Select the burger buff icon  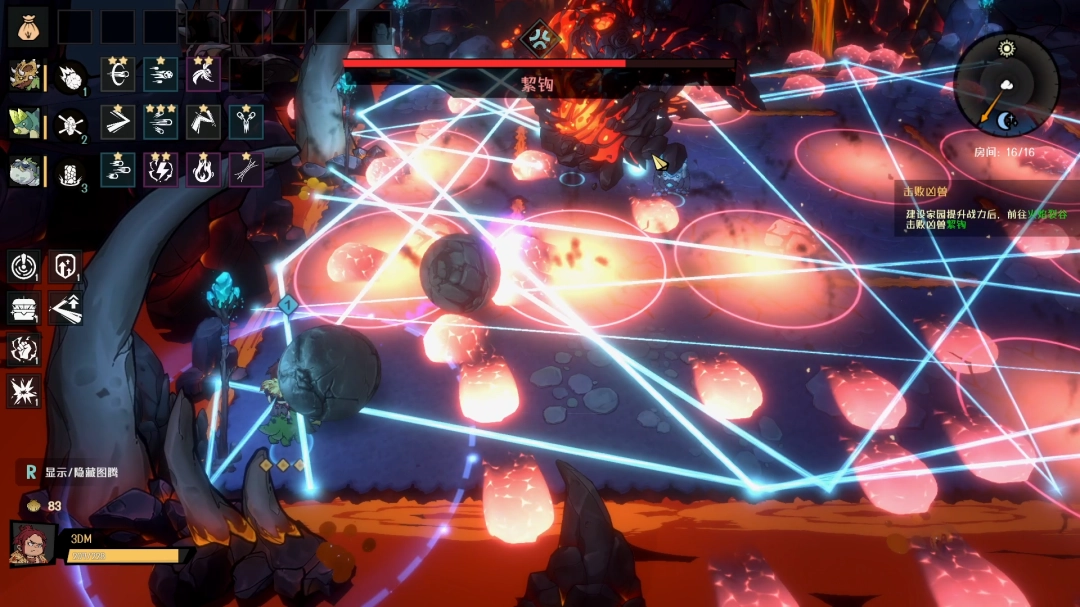[x=23, y=308]
